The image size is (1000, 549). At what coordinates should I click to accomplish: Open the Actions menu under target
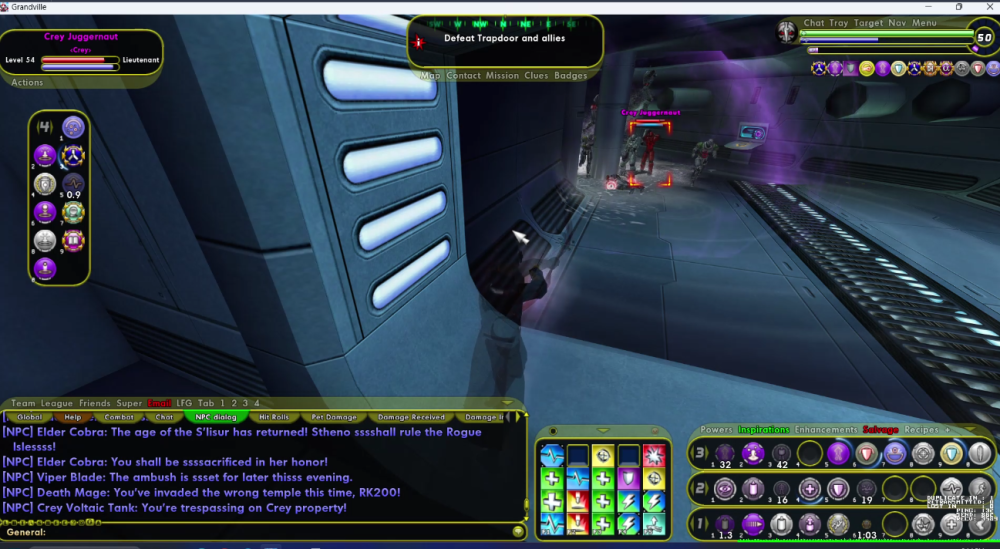pos(27,83)
